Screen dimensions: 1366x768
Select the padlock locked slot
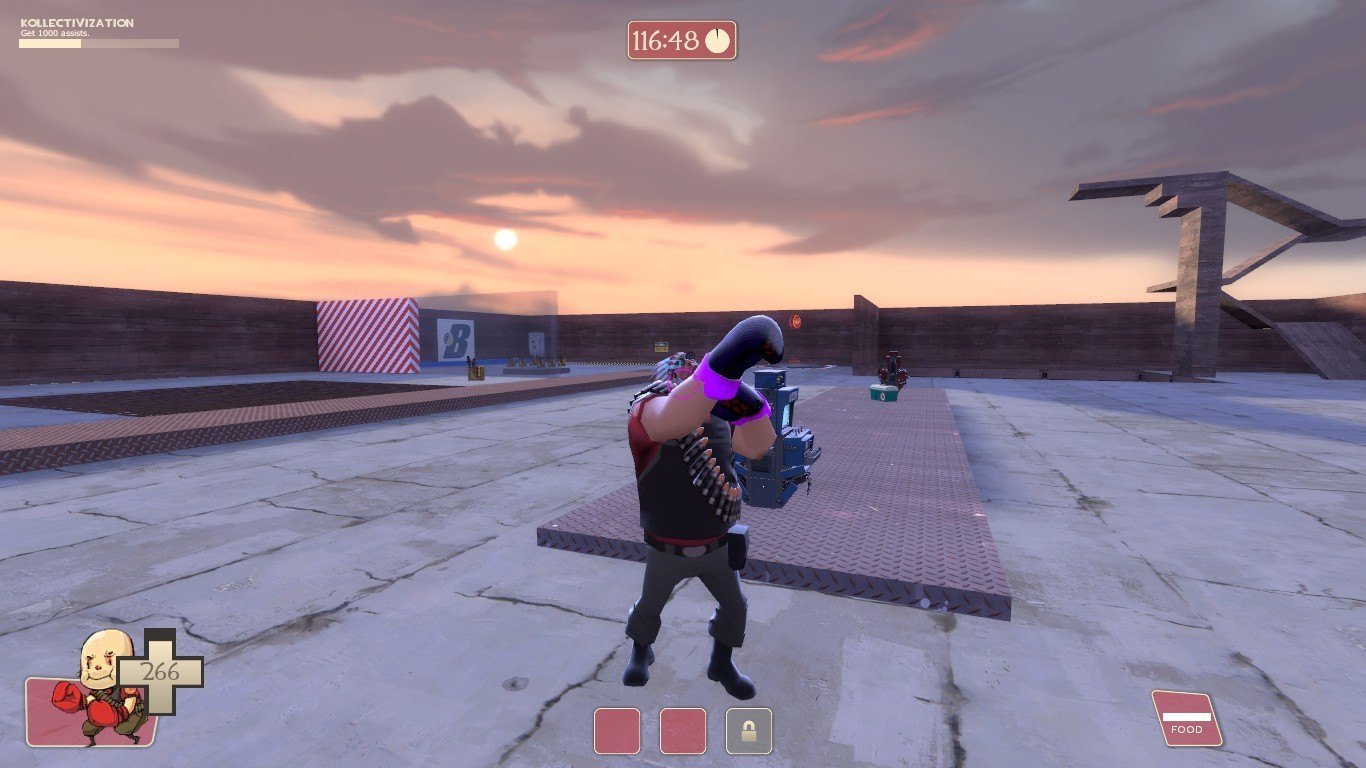[748, 731]
